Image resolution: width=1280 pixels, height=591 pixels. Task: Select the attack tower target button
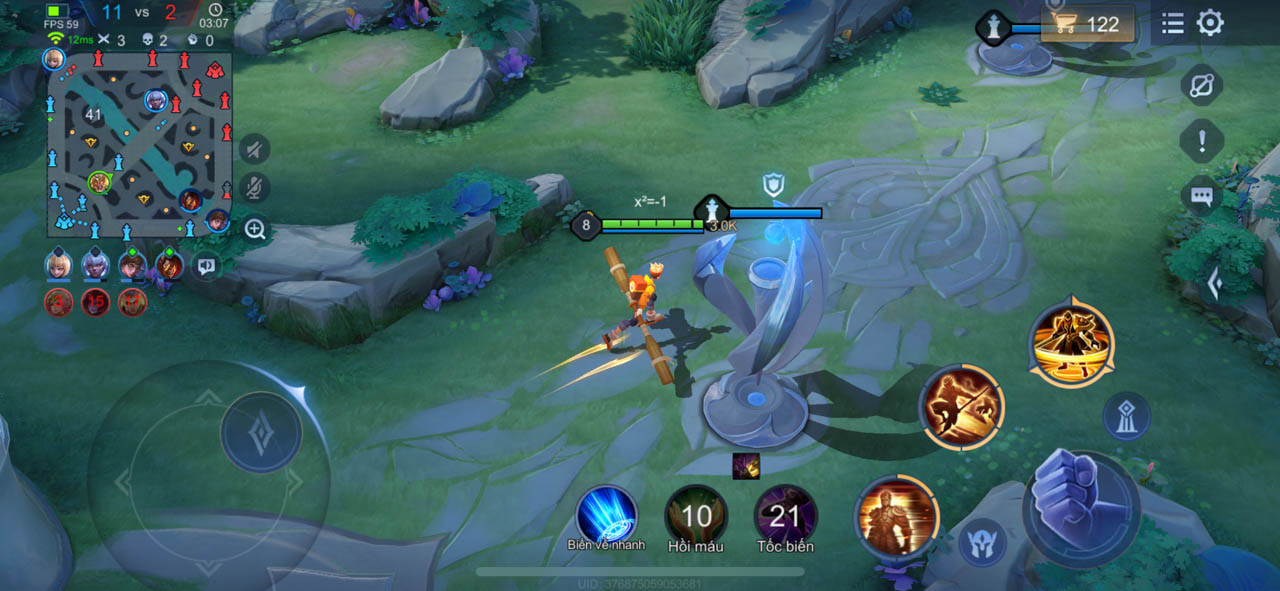(x=1127, y=417)
